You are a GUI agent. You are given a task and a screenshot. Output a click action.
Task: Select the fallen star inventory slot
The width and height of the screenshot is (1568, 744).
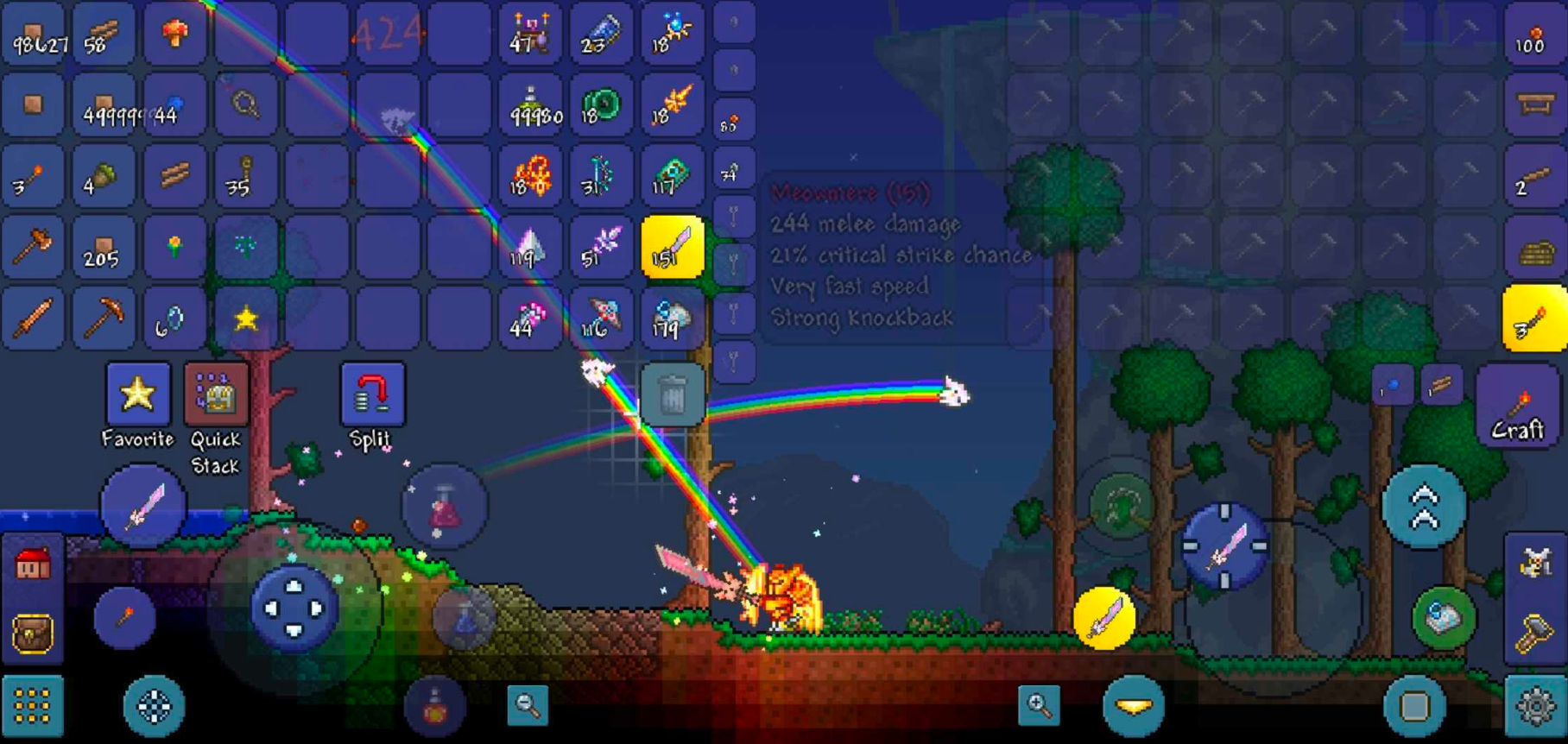pos(246,319)
